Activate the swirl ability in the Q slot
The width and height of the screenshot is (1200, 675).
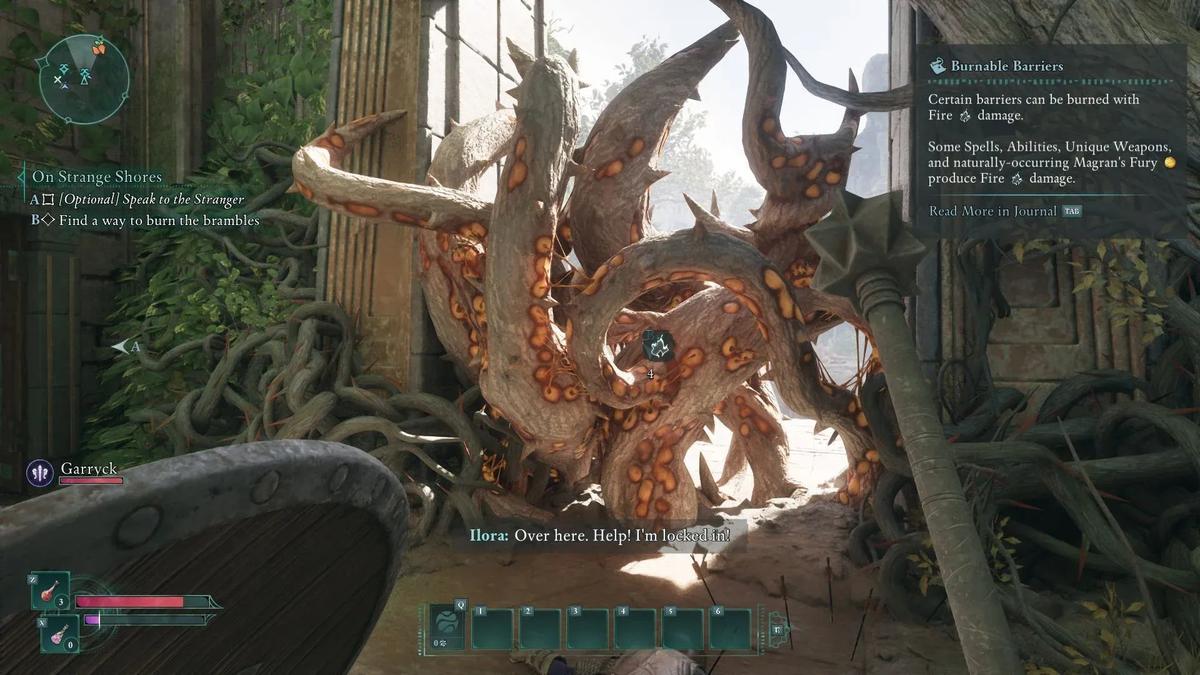pos(446,627)
